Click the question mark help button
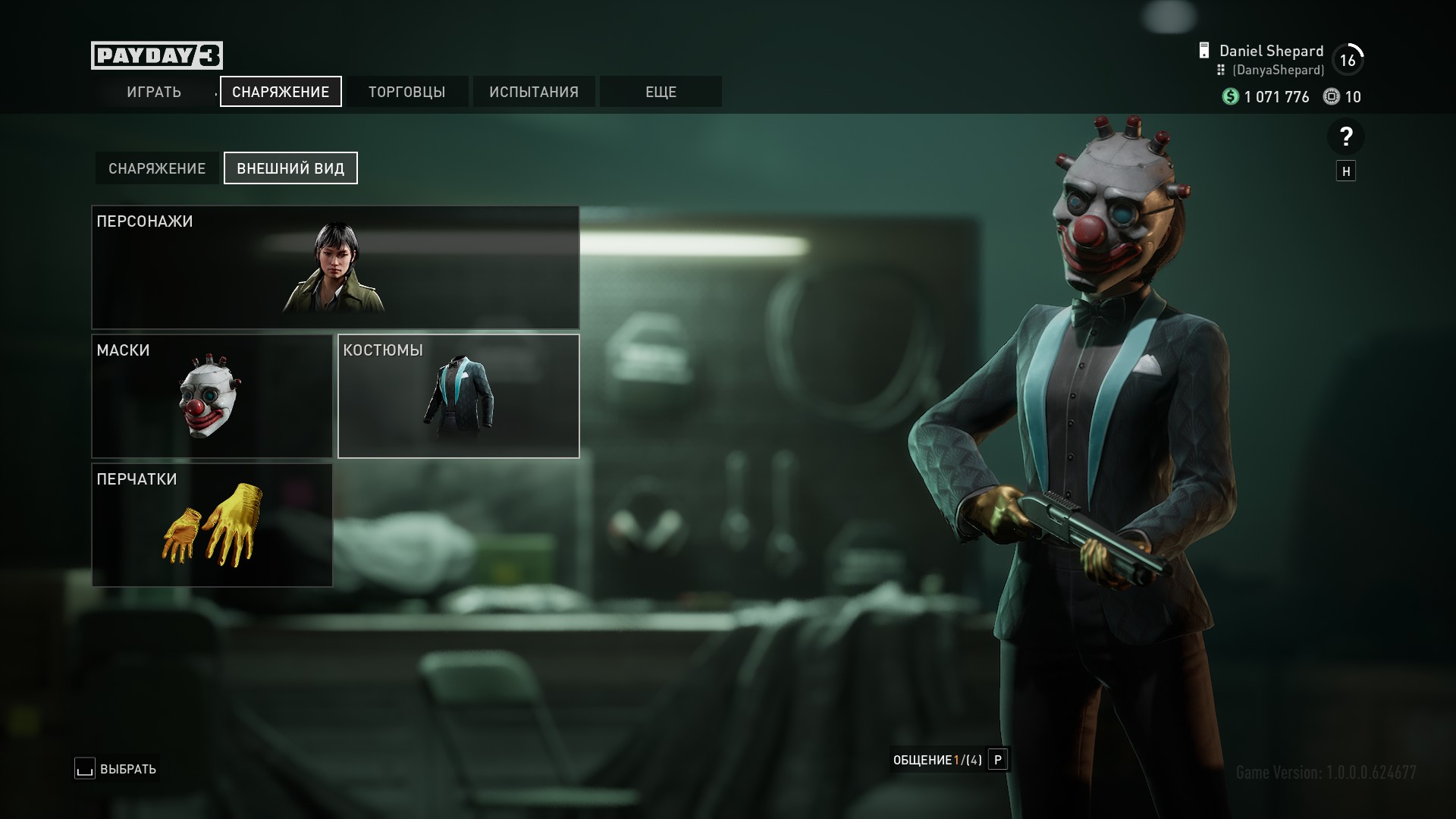 tap(1345, 137)
